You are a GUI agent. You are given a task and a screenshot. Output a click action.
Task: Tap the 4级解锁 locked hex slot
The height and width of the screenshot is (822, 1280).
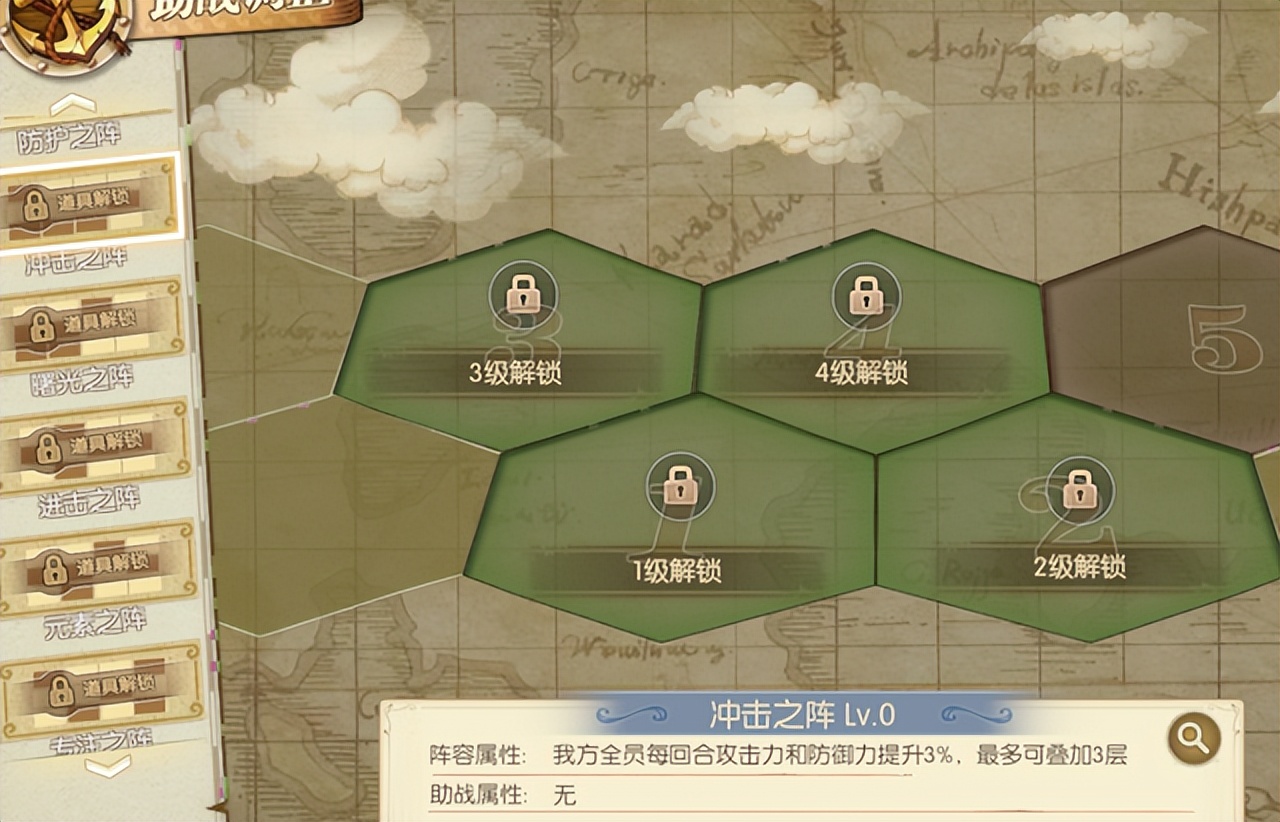click(x=864, y=330)
